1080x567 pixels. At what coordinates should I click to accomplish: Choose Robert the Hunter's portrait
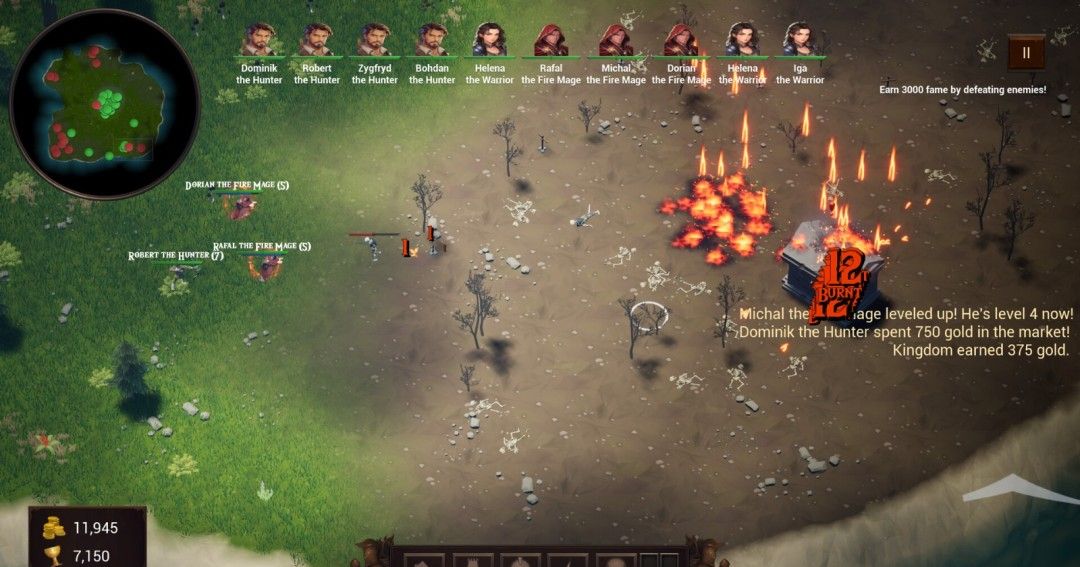point(316,40)
